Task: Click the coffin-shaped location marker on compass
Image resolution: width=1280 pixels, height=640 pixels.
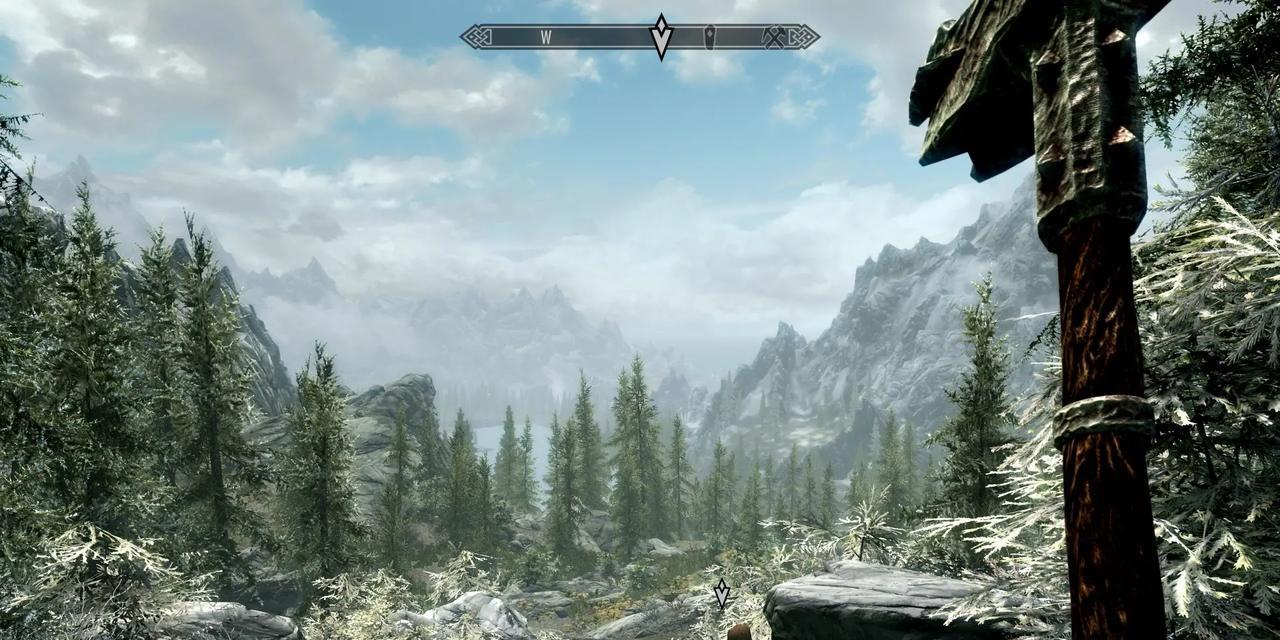Action: pyautogui.click(x=710, y=37)
